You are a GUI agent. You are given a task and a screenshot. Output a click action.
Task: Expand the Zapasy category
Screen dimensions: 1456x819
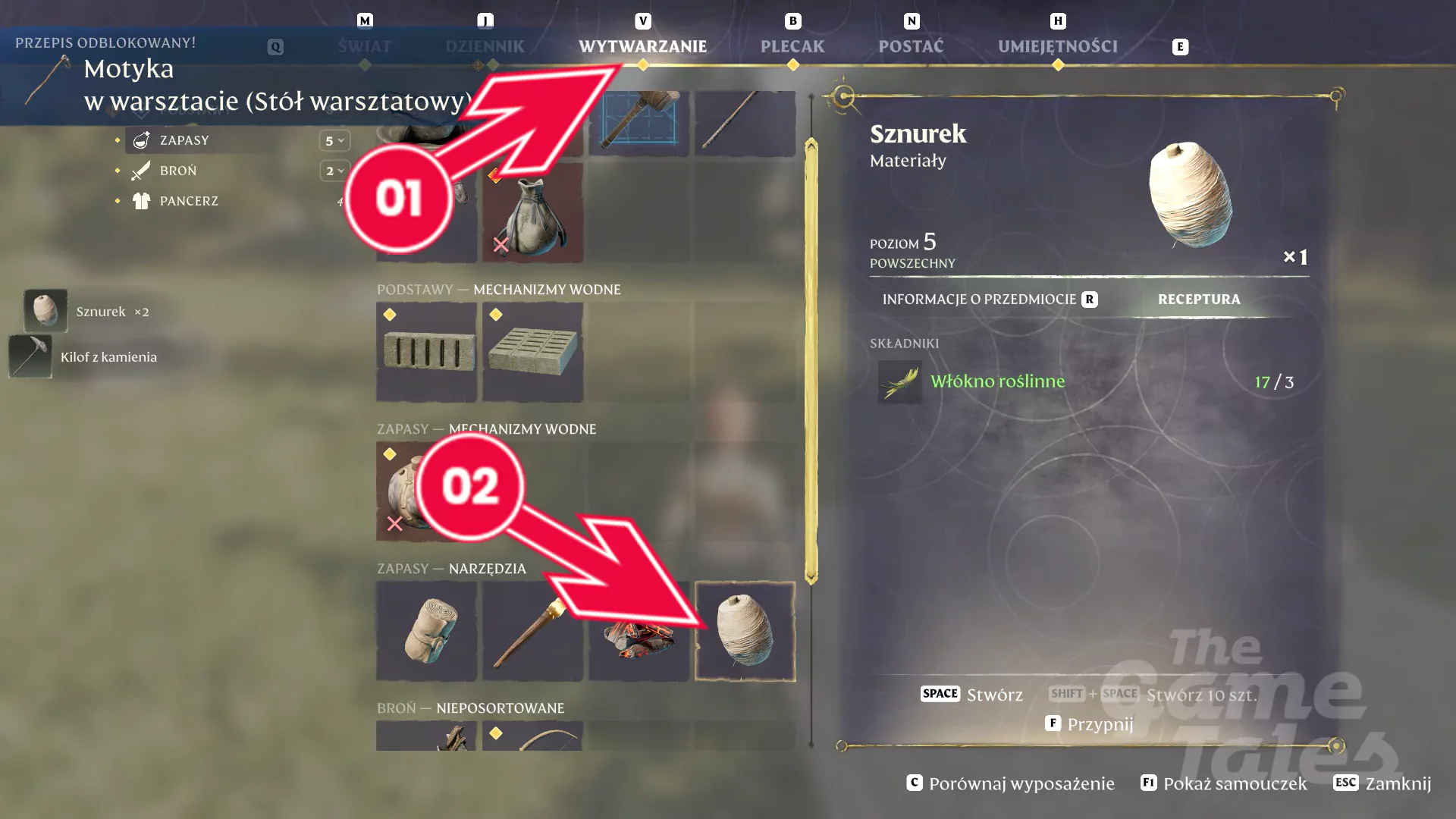coord(184,140)
